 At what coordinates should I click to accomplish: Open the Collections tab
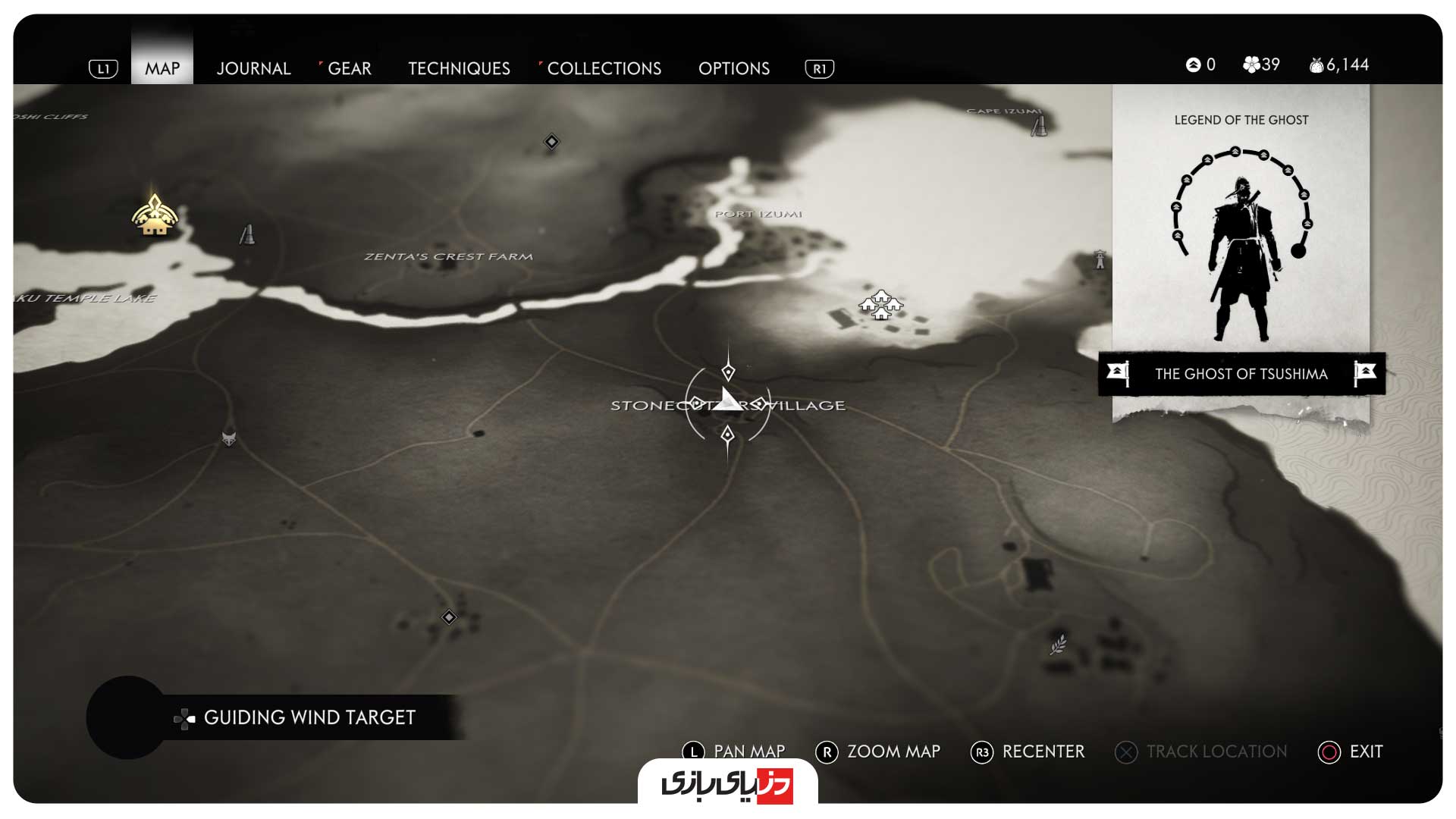604,68
